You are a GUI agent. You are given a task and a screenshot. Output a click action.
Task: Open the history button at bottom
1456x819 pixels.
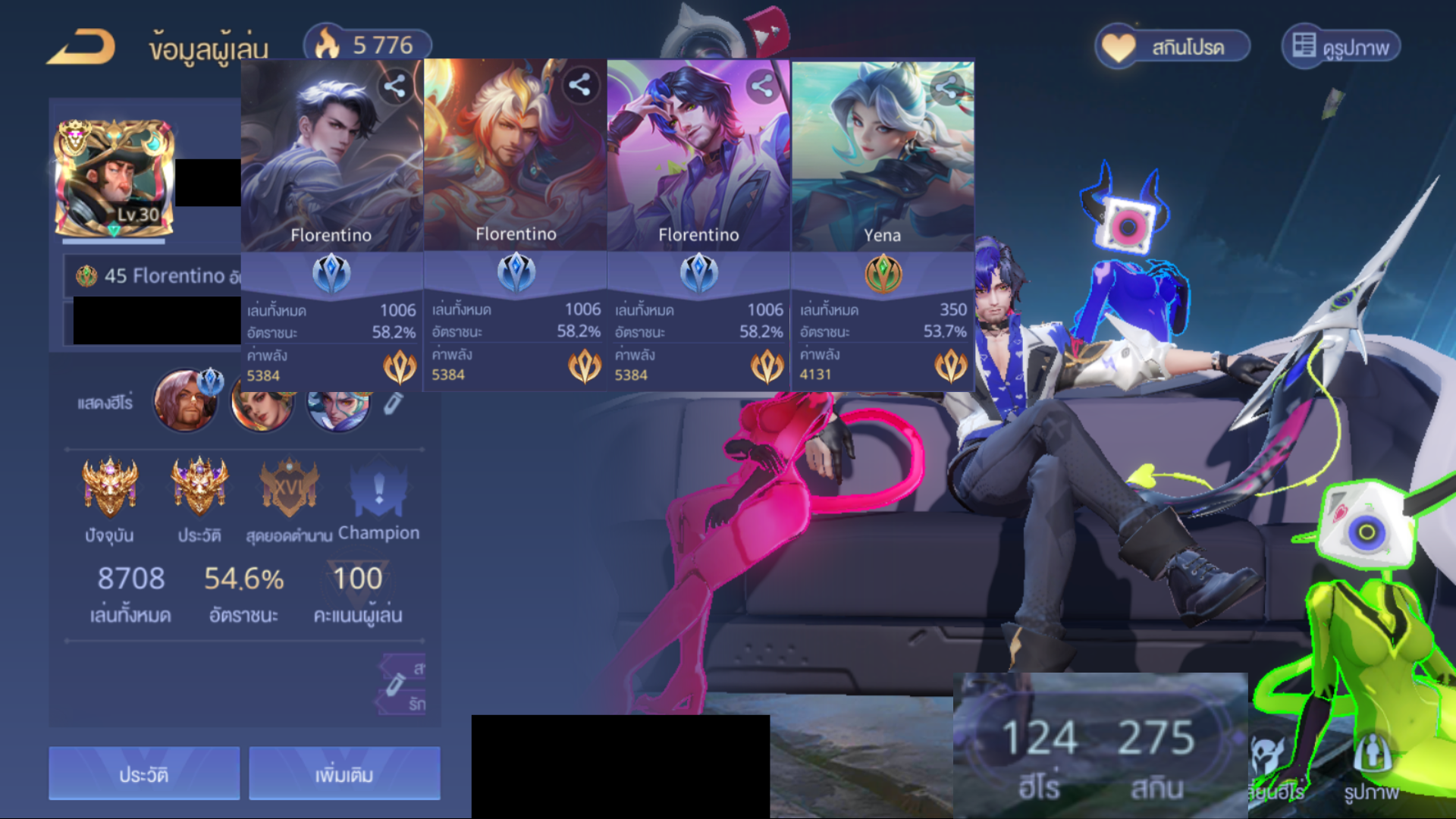[x=144, y=773]
